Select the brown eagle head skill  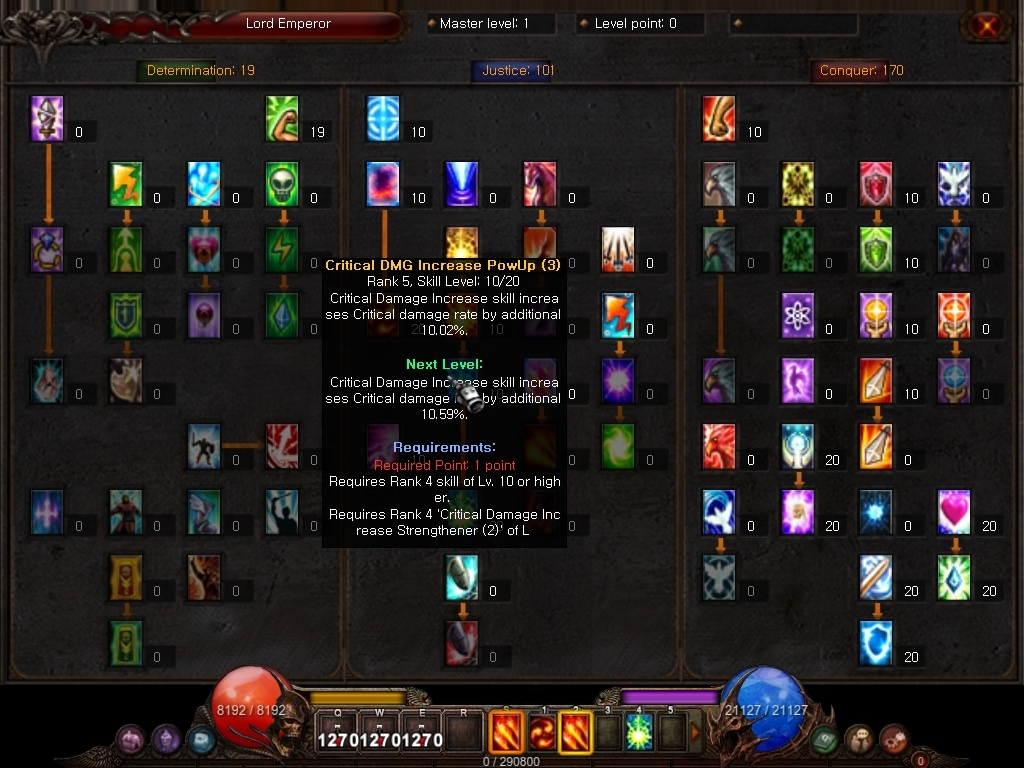tap(719, 185)
